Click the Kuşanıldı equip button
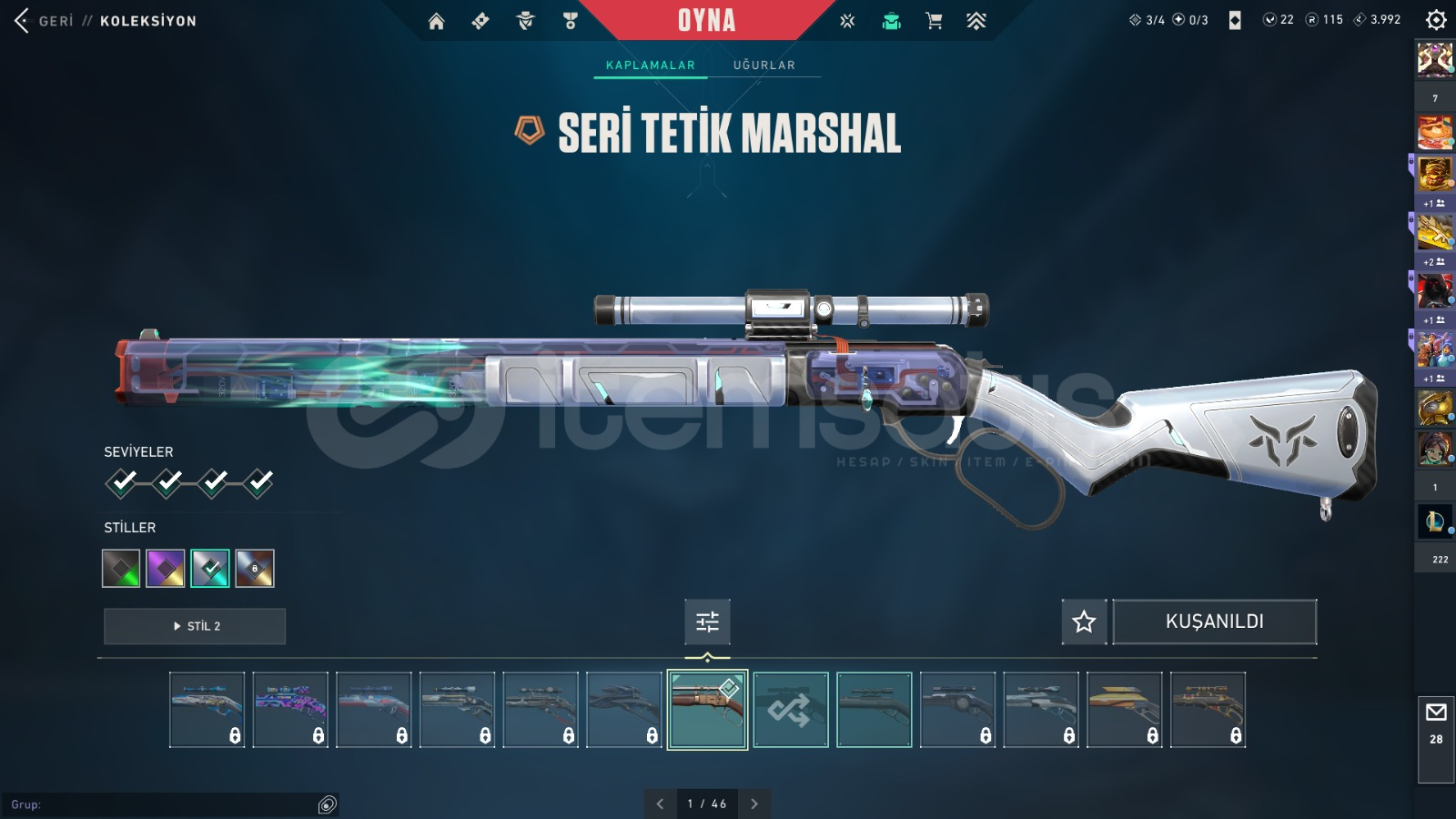Screen dimensions: 1456x819 (x=1214, y=622)
